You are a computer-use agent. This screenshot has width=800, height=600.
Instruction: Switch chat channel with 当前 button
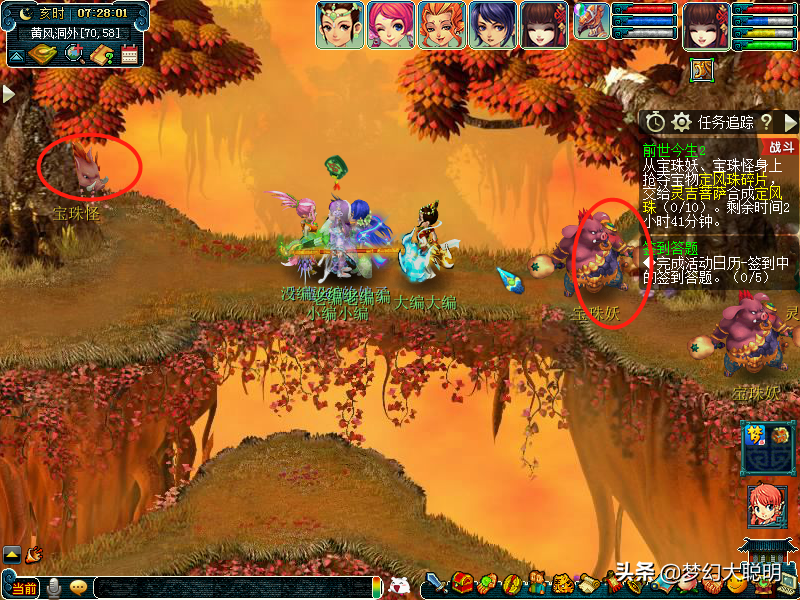24,588
